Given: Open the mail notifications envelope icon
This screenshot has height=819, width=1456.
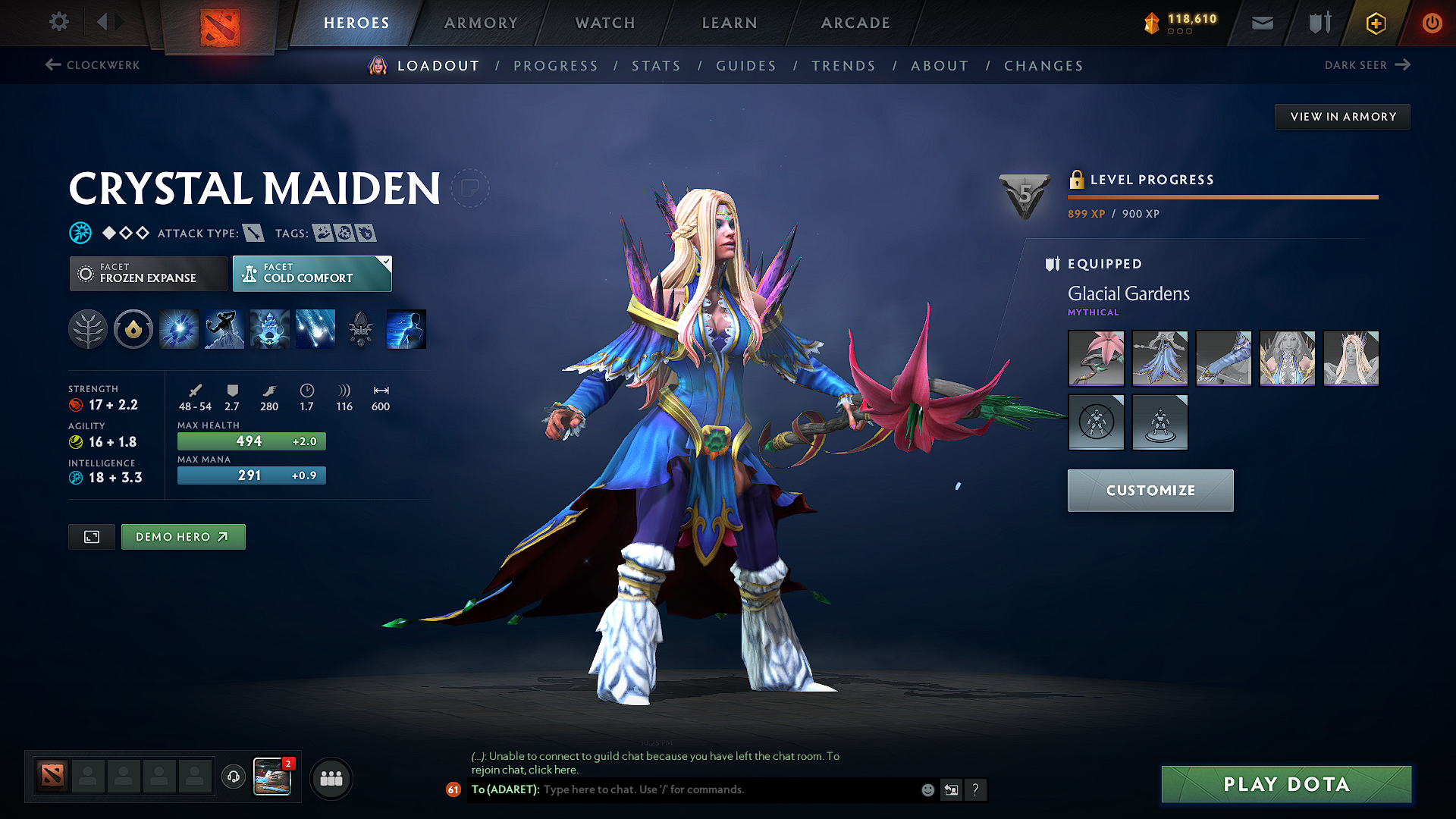Looking at the screenshot, I should point(1262,23).
